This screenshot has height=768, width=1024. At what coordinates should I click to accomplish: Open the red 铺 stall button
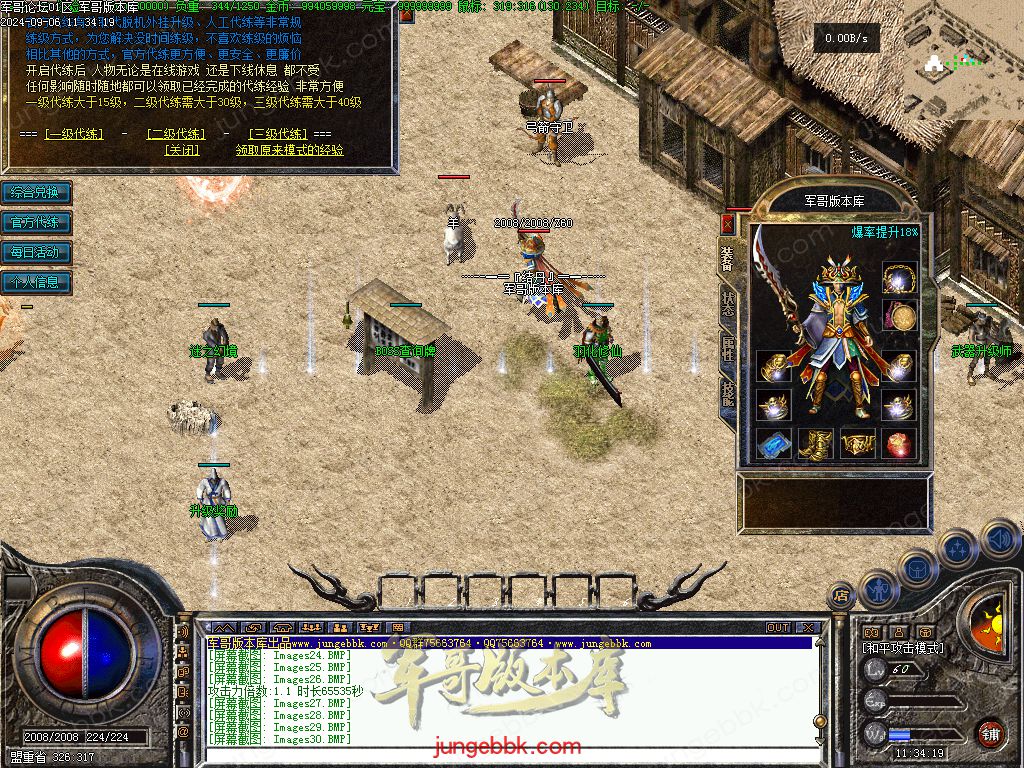click(990, 733)
